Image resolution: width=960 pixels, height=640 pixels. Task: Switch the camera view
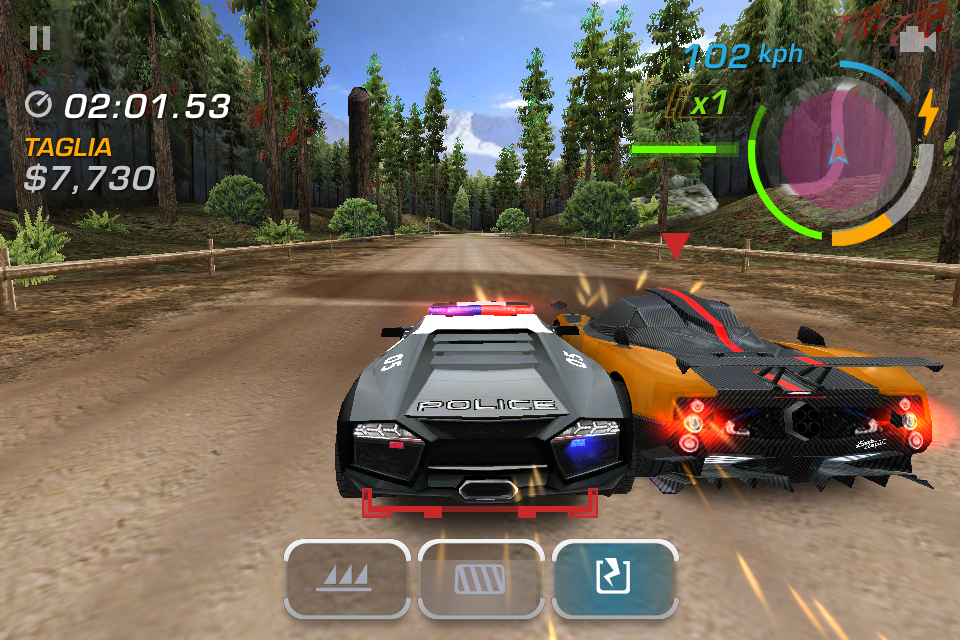(x=911, y=40)
